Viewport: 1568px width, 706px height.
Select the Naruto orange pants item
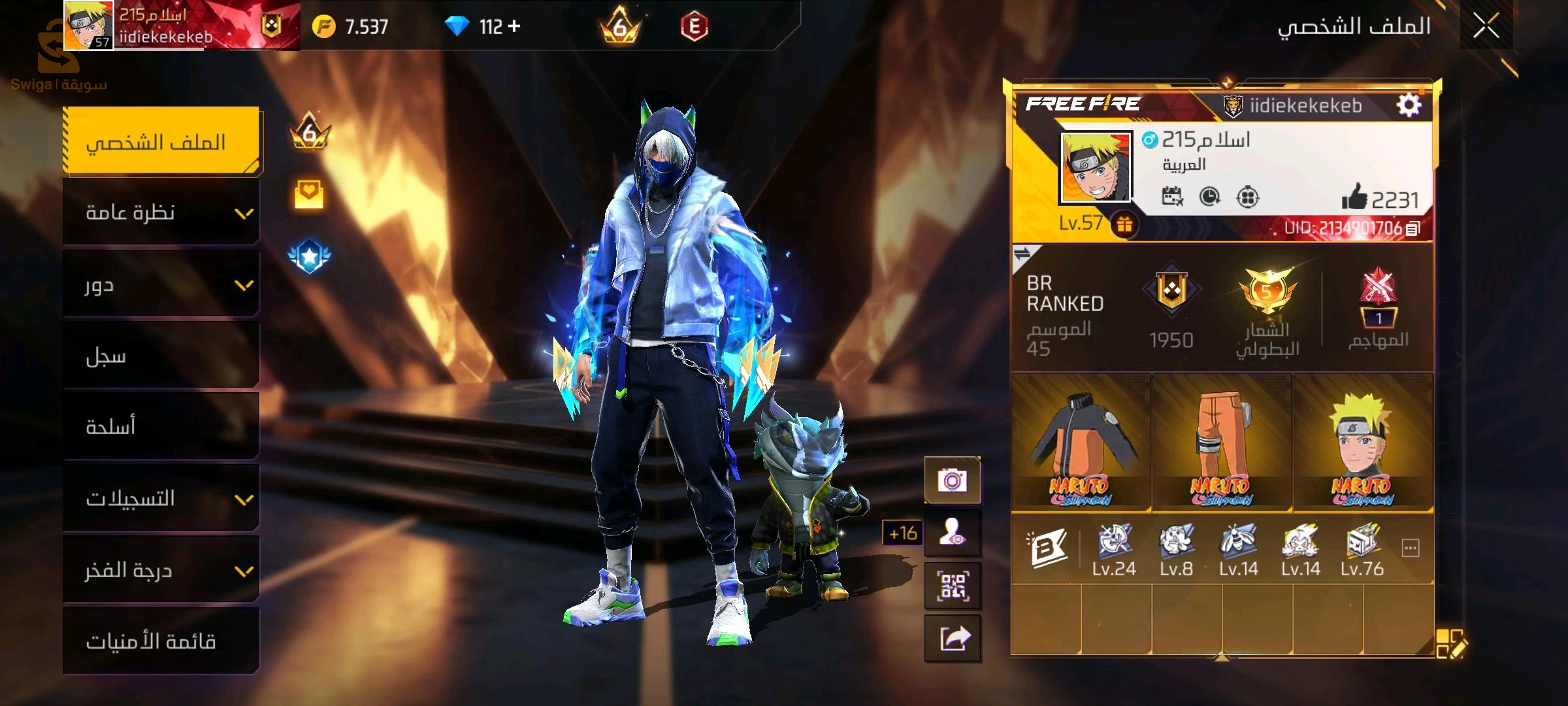tap(1222, 443)
